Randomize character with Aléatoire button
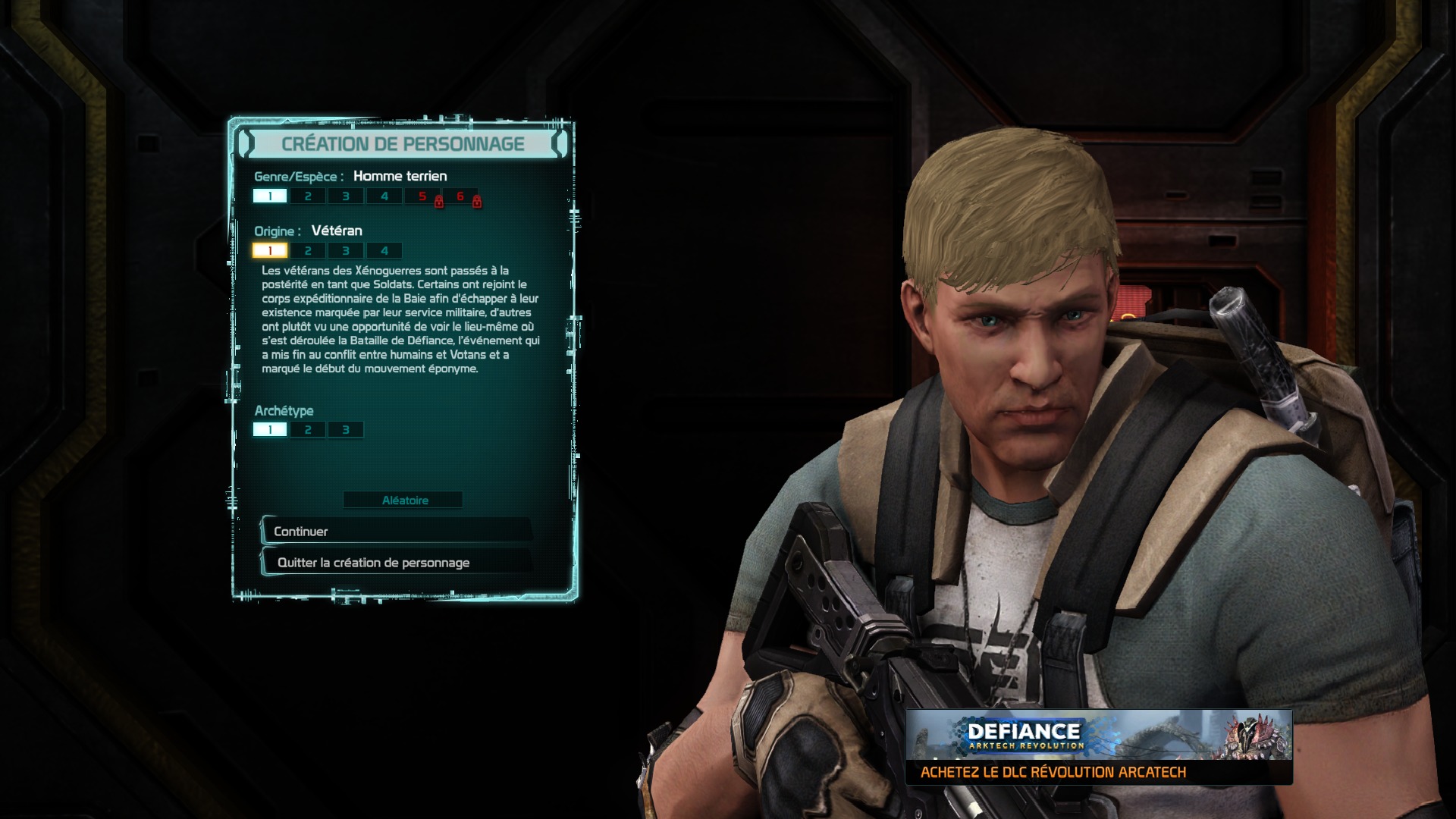Screen dimensions: 1456x819 [x=403, y=500]
